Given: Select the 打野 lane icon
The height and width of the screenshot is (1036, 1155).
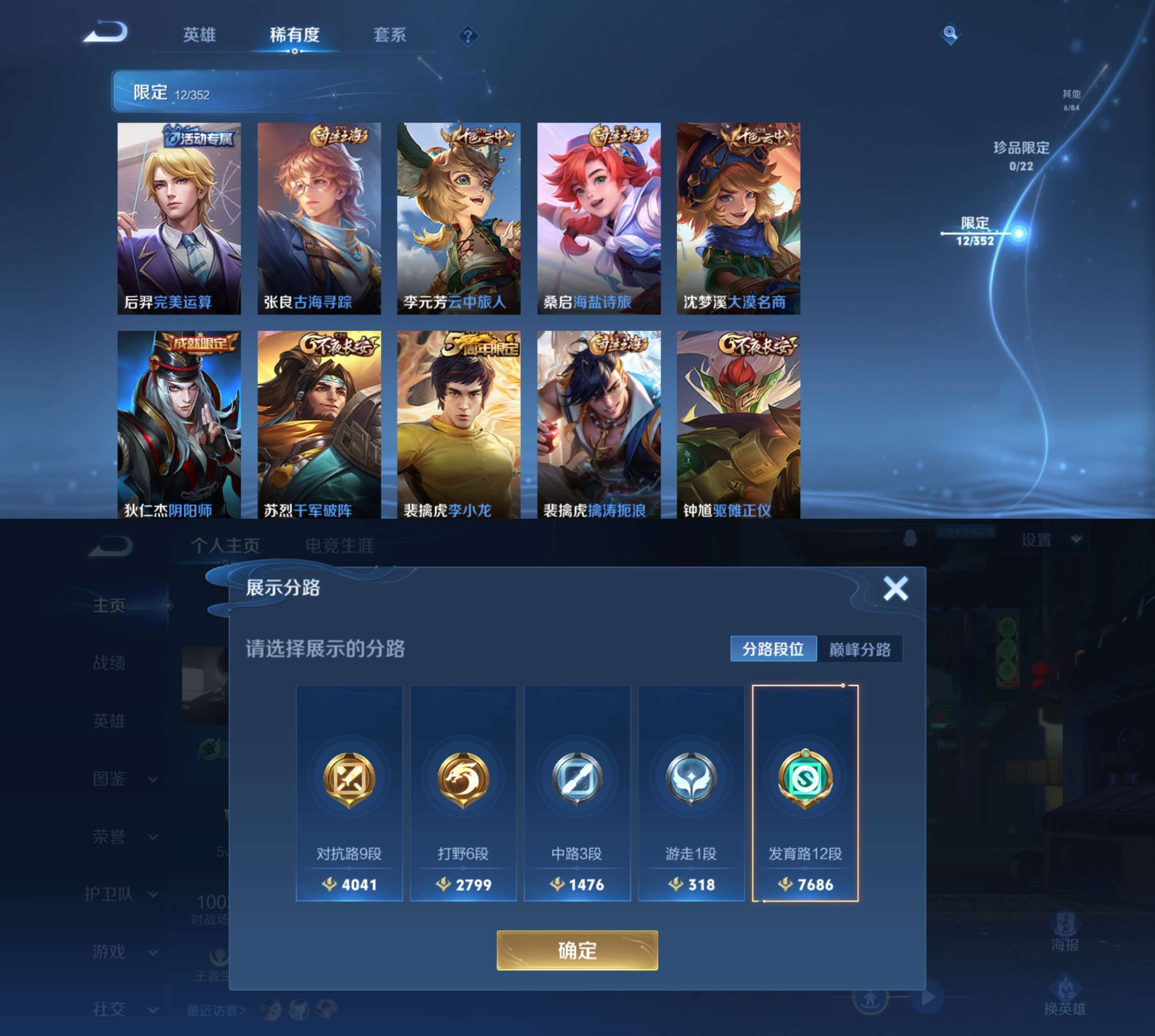Looking at the screenshot, I should click(x=463, y=780).
